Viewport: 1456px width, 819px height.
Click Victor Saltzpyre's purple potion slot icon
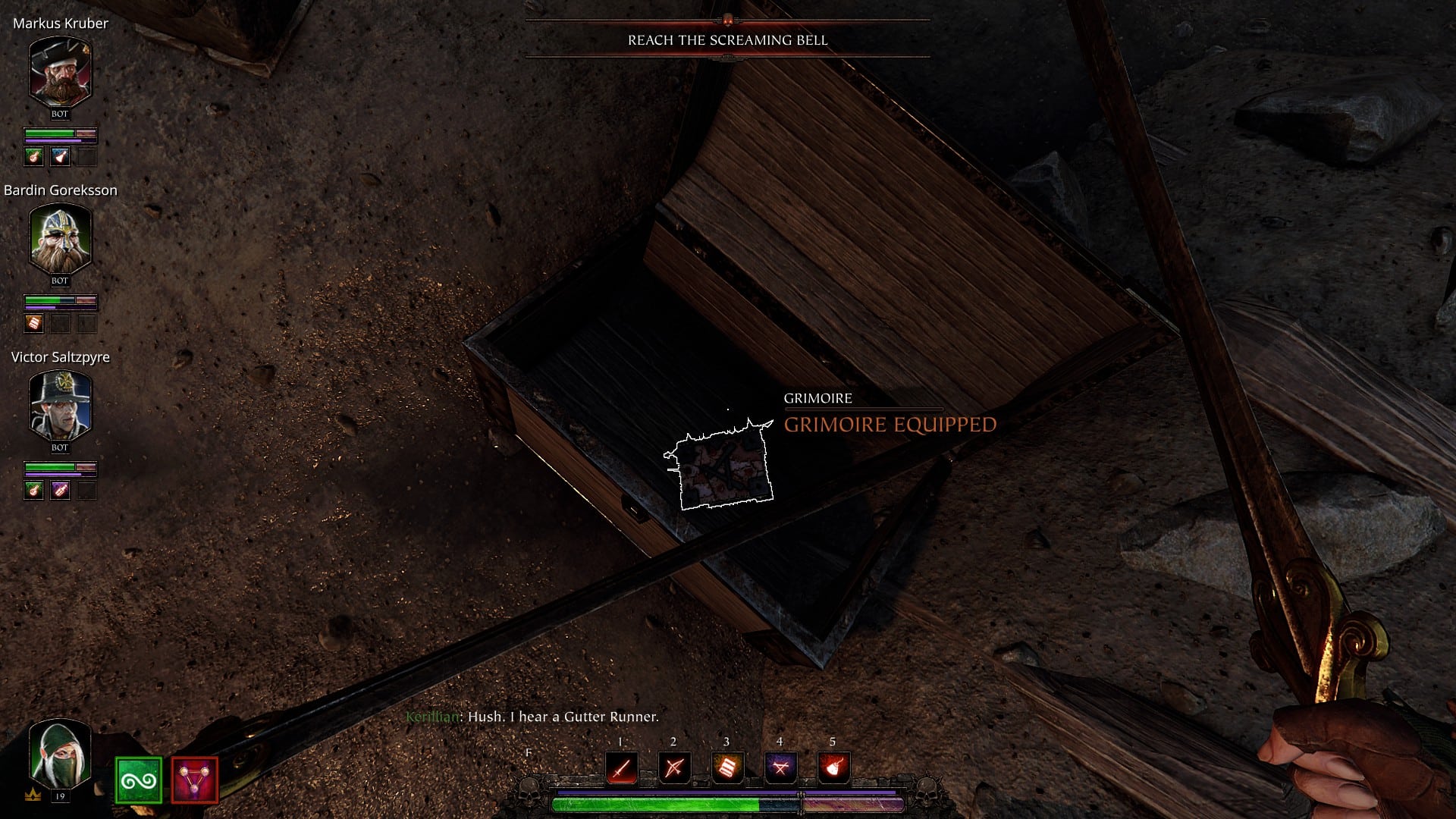(59, 488)
